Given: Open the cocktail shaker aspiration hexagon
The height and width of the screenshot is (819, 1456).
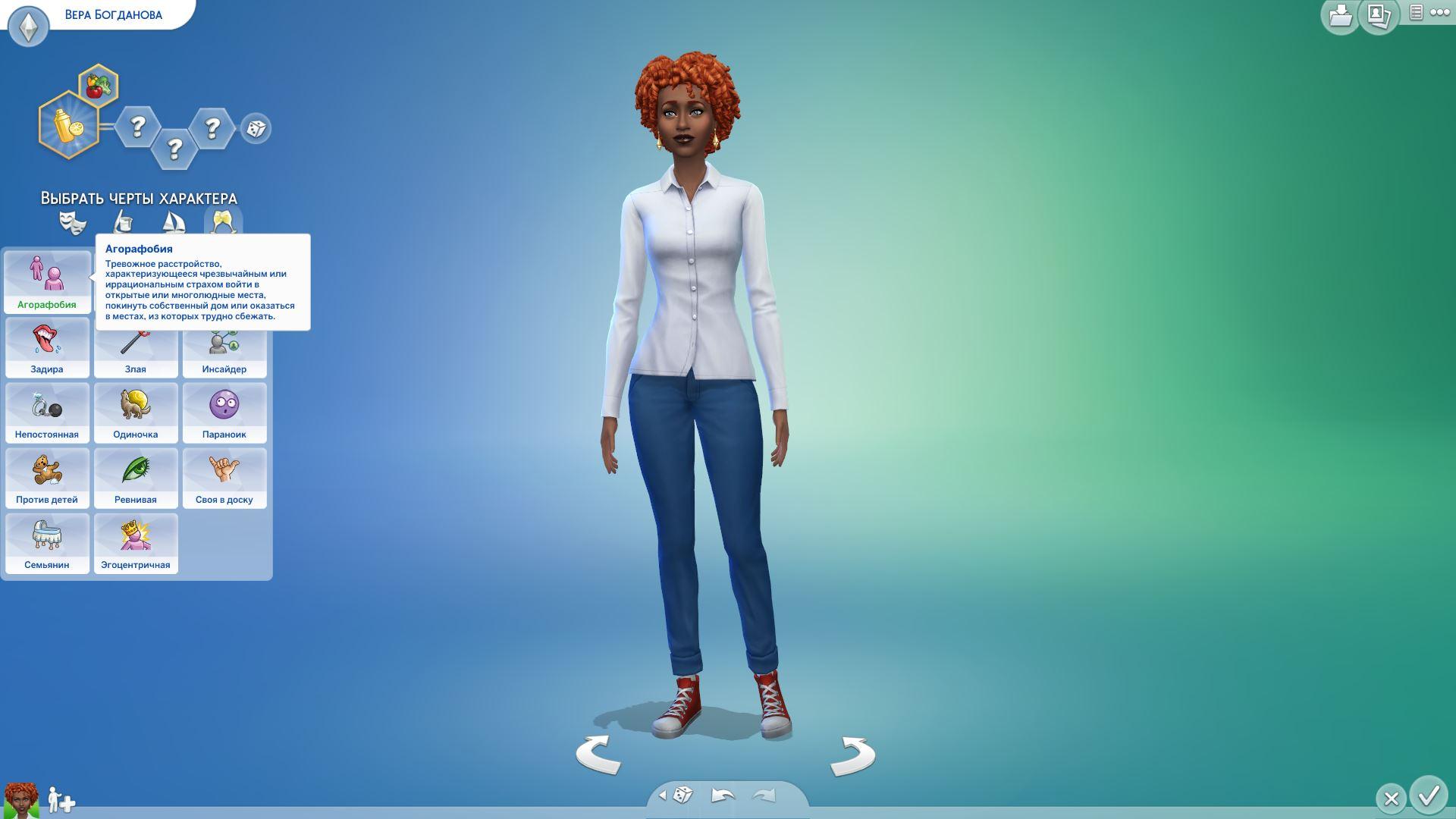Looking at the screenshot, I should [x=68, y=124].
